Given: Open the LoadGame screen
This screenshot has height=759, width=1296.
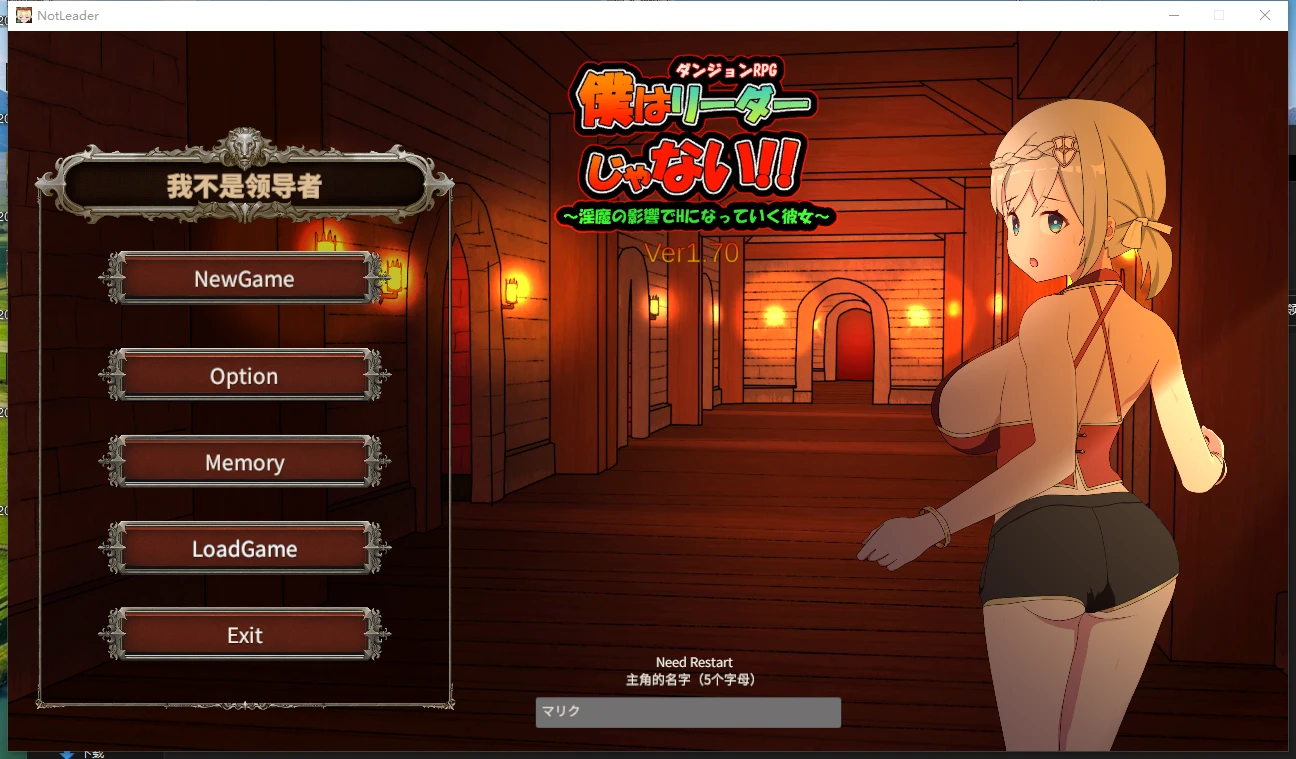Looking at the screenshot, I should pyautogui.click(x=243, y=548).
